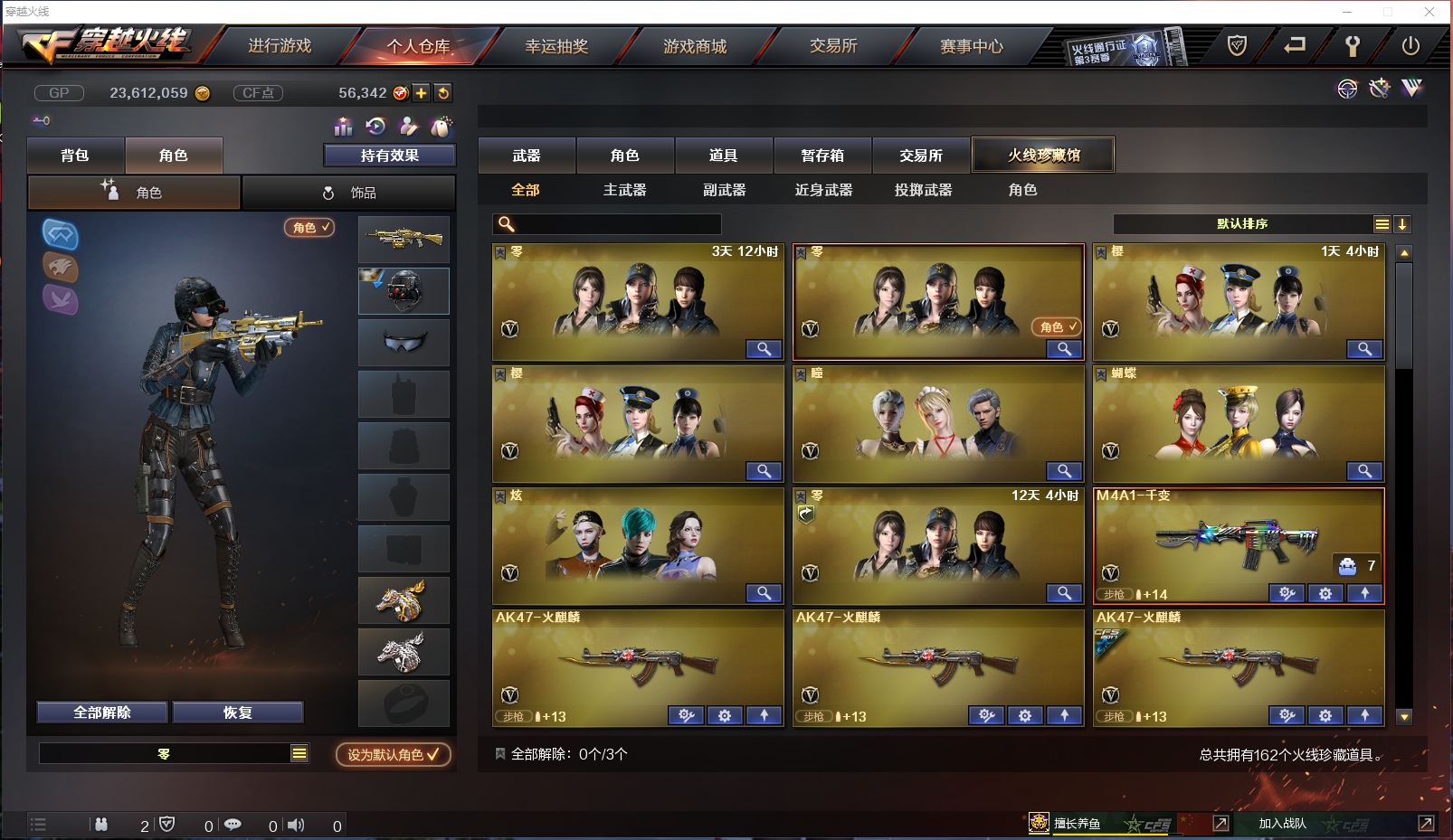Click the magnifier preview icon on the 樱 card
The width and height of the screenshot is (1453, 840).
coord(1365,349)
